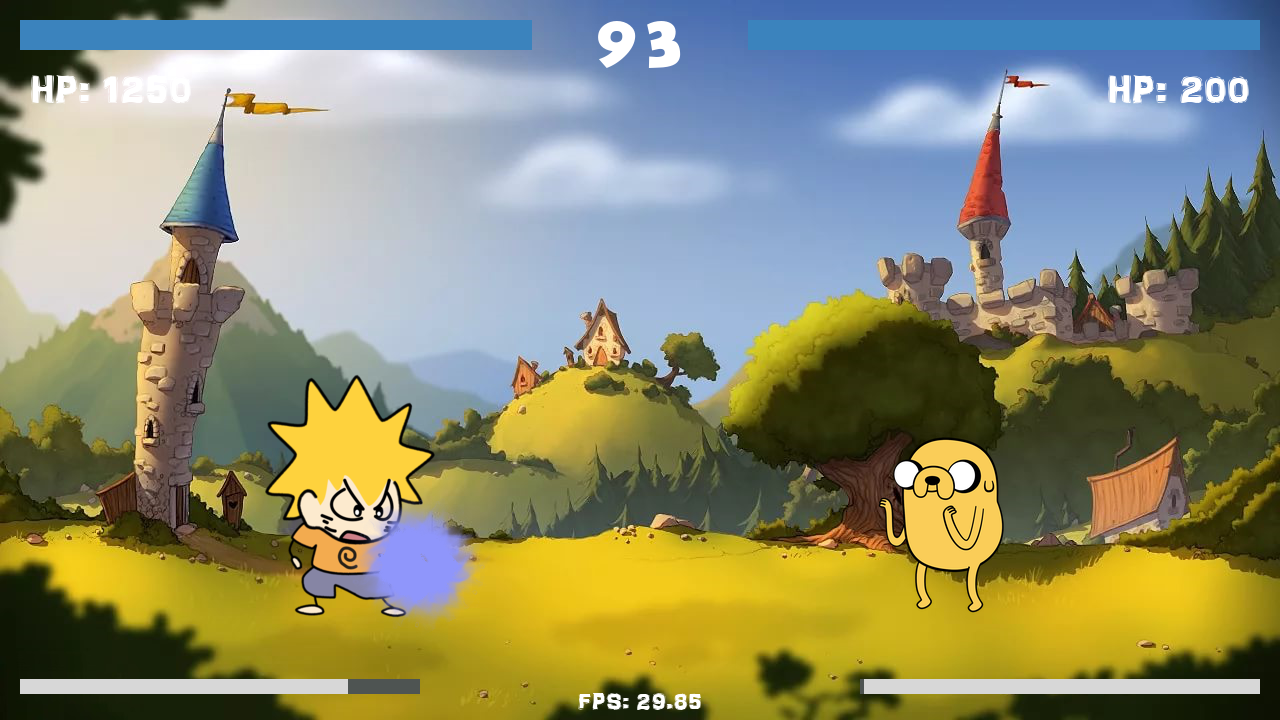1280x720 pixels.
Task: Click the HP: 200 label
Action: [1180, 90]
